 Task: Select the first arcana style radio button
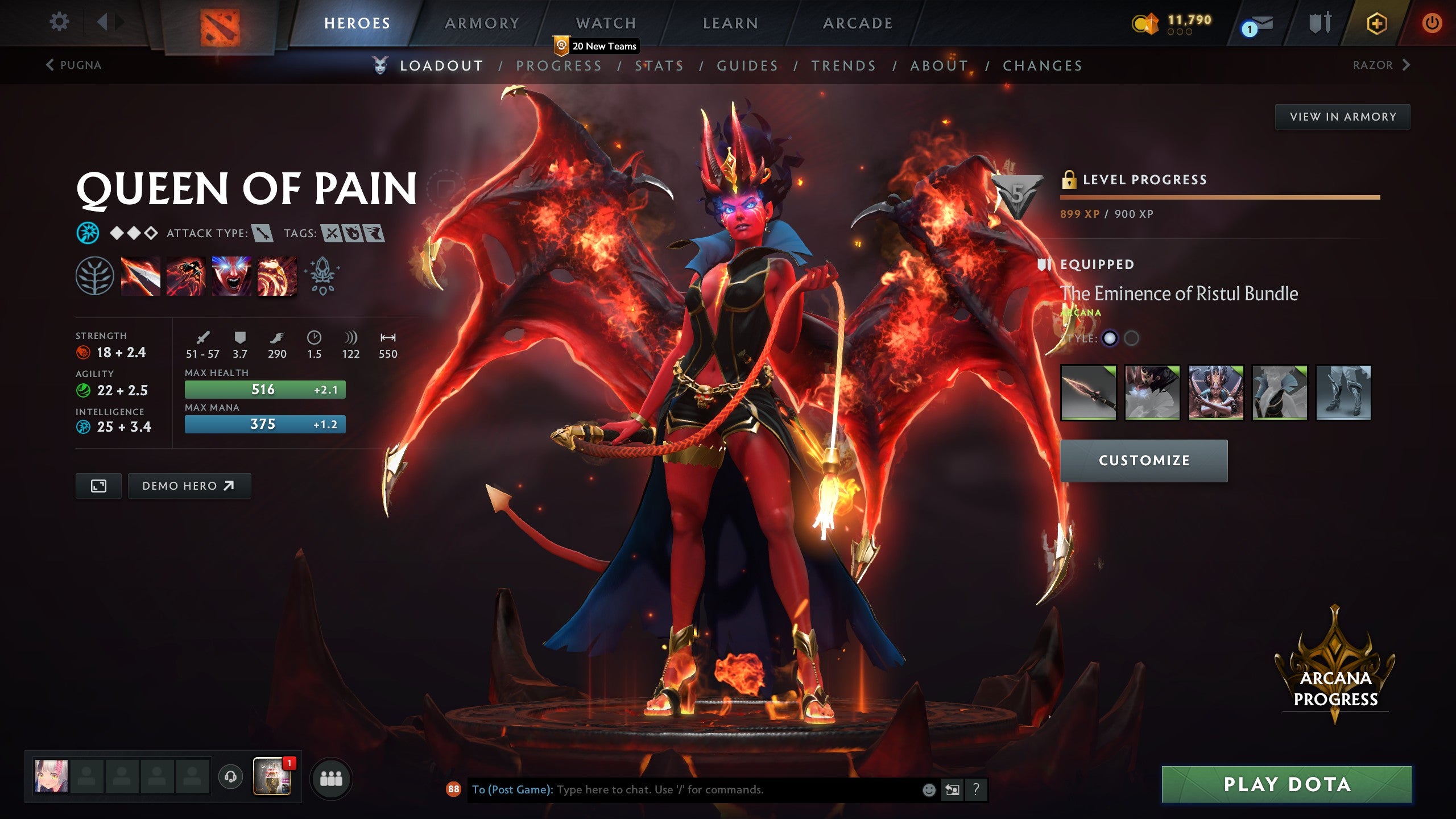[1110, 337]
